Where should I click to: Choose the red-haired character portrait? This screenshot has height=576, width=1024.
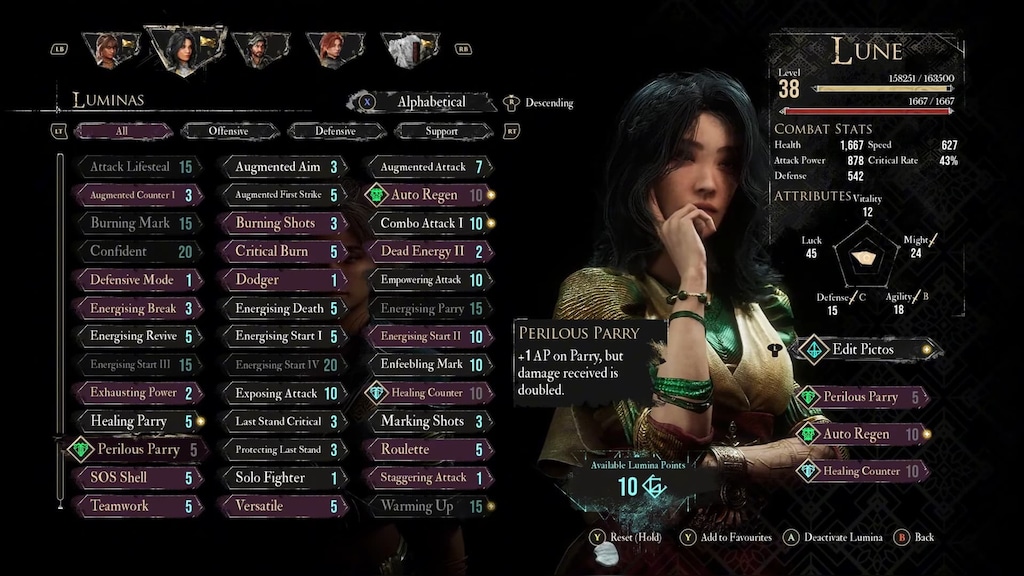[329, 49]
